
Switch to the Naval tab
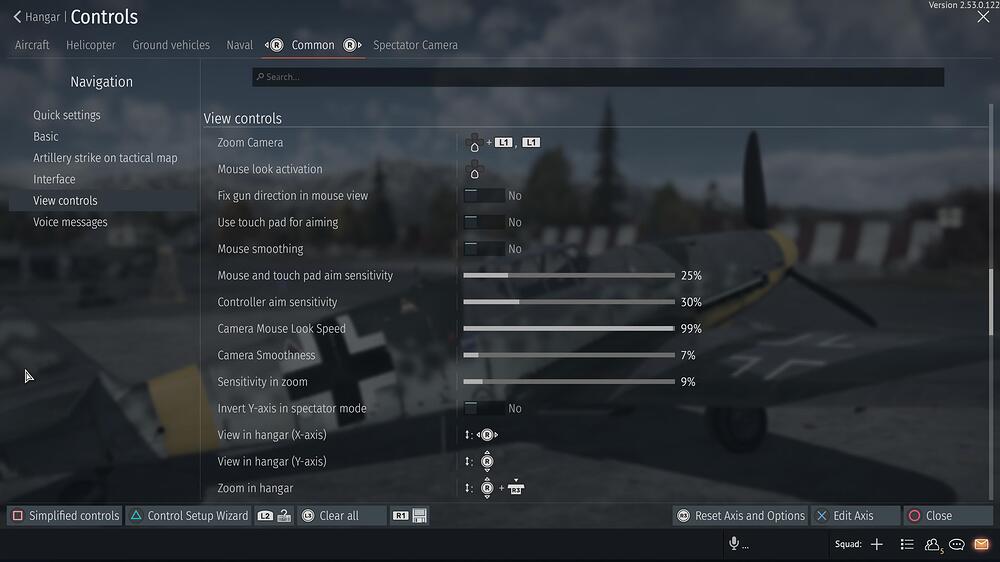point(239,45)
